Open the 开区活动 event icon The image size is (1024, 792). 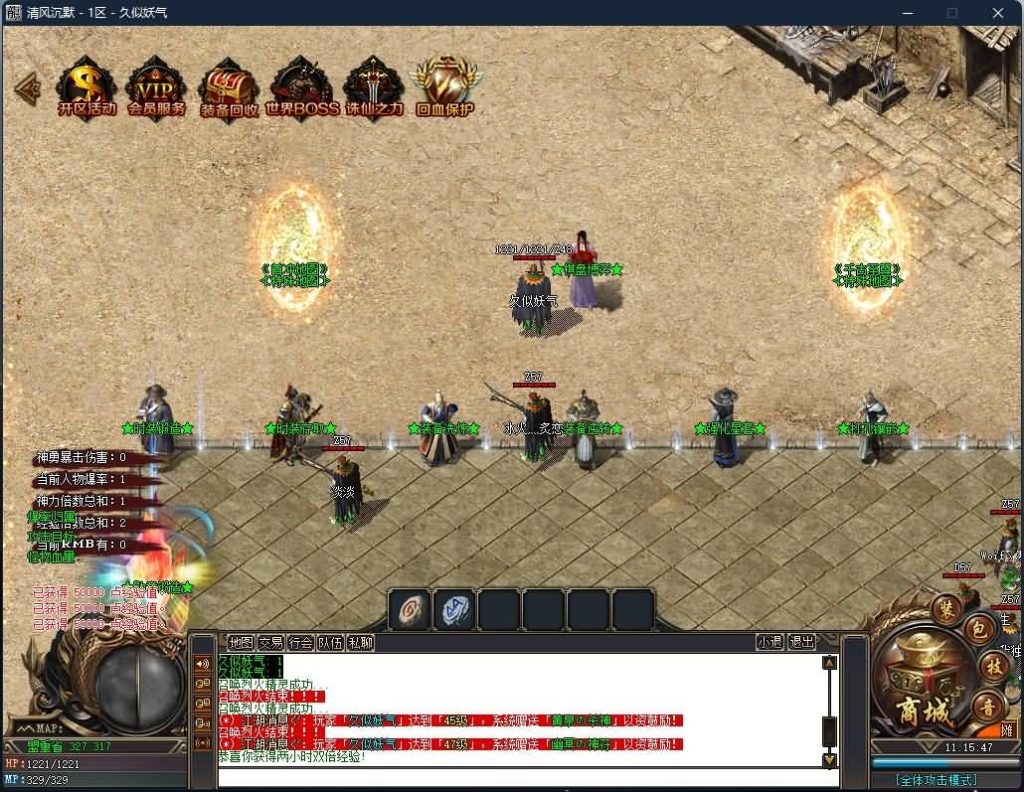coord(87,86)
